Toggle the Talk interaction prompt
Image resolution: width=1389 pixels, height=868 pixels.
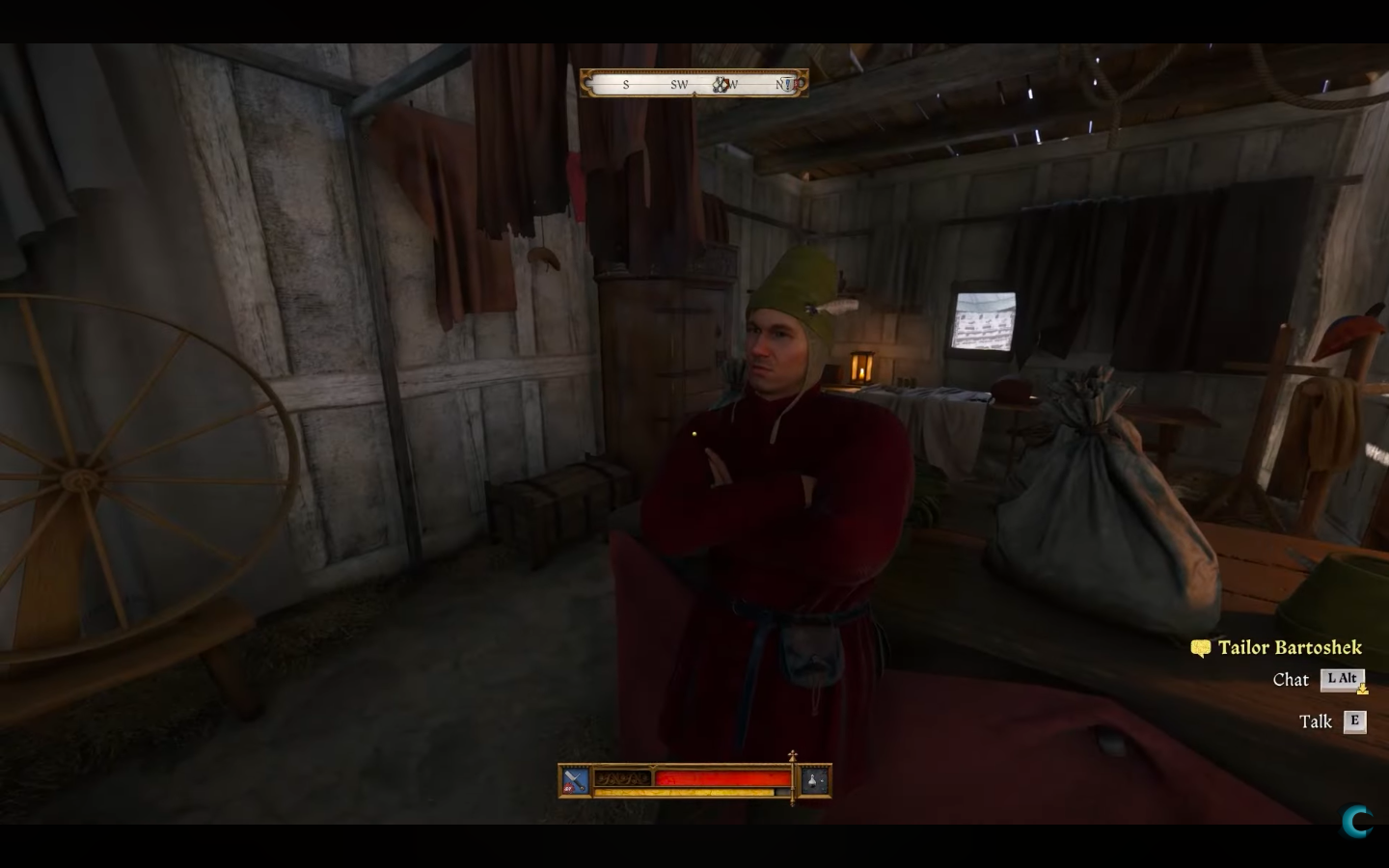(x=1357, y=720)
